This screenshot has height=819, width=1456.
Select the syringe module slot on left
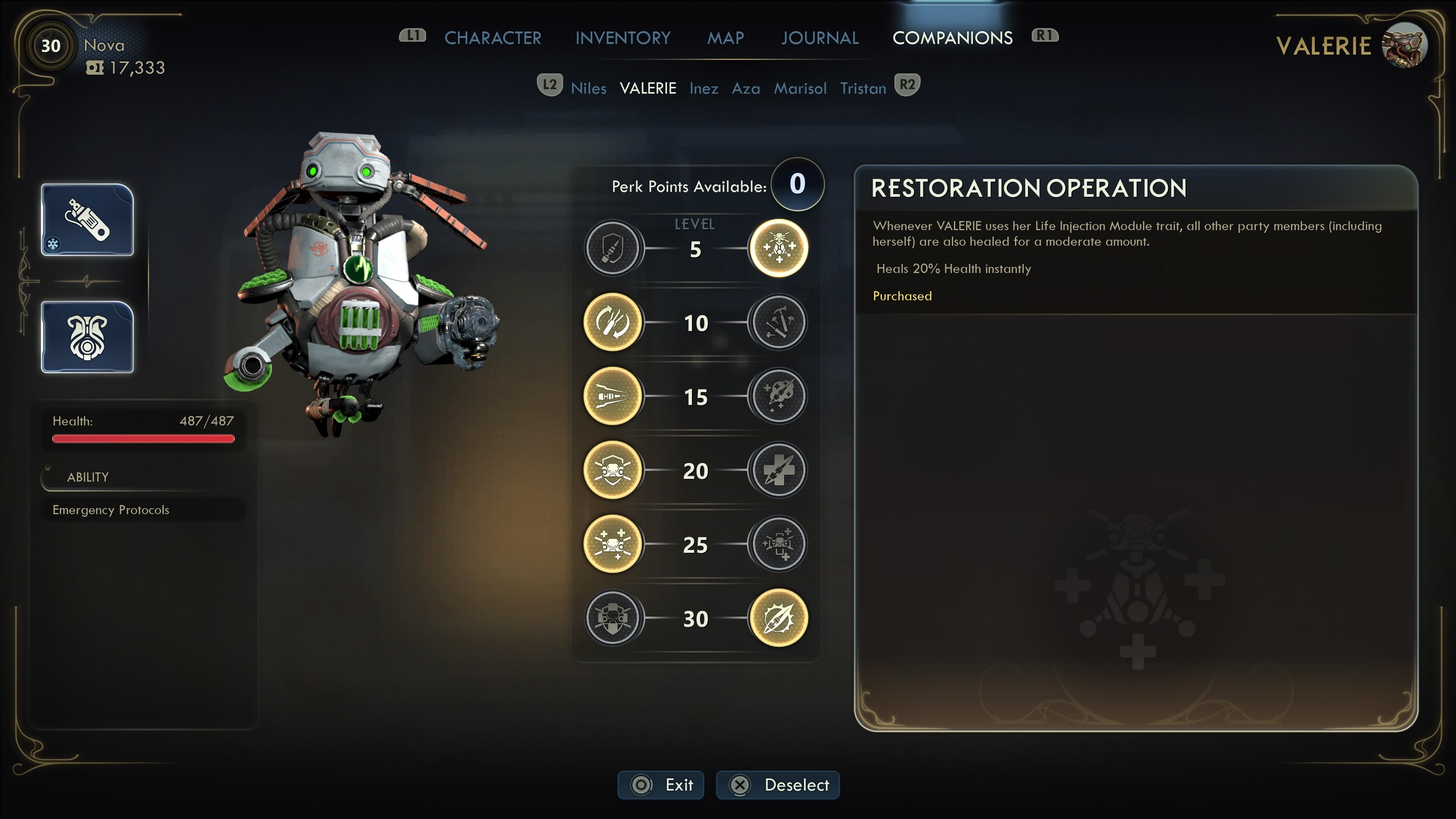point(87,220)
